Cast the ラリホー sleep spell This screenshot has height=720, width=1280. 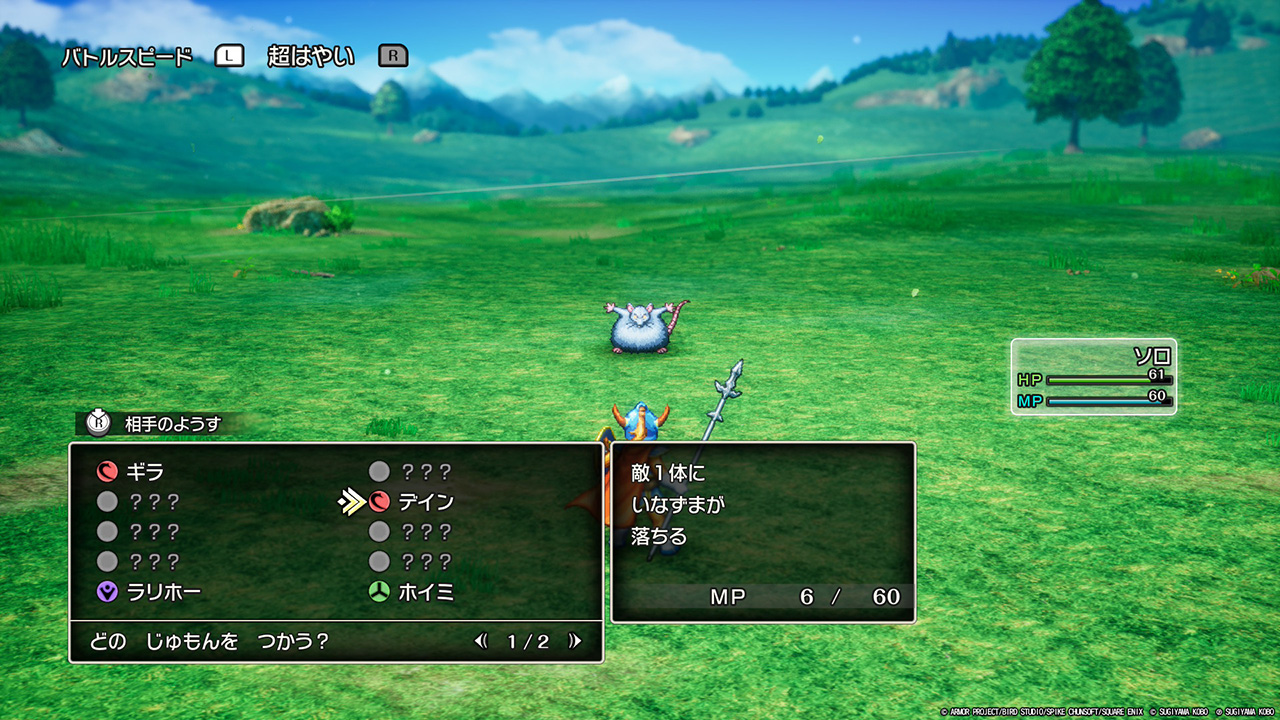pos(162,592)
